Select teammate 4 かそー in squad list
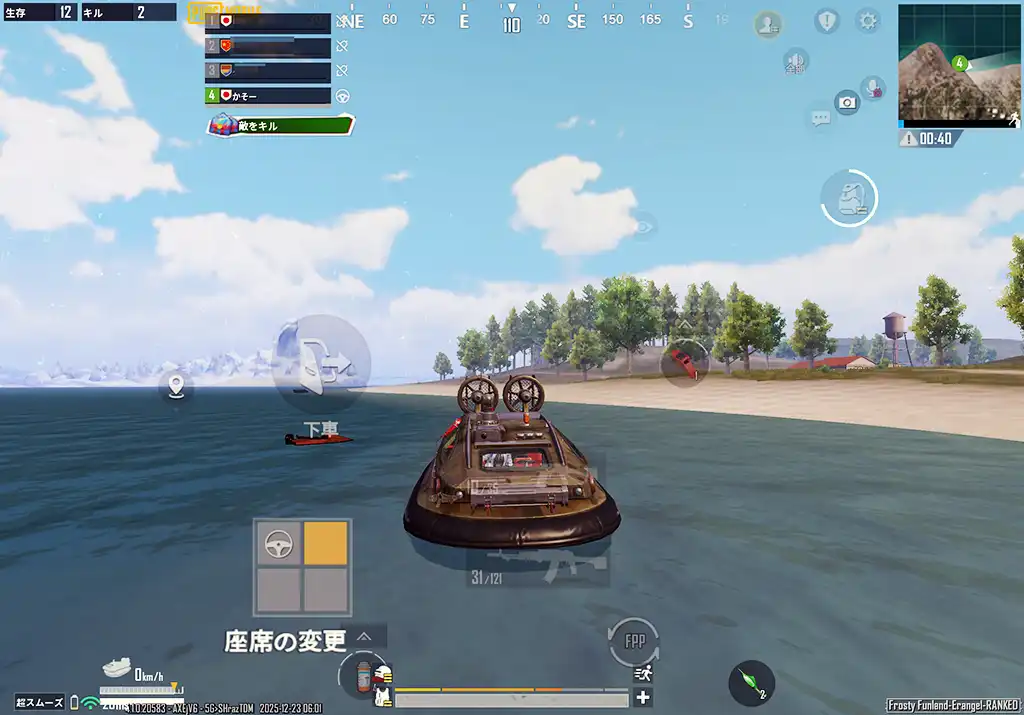Image resolution: width=1024 pixels, height=715 pixels. pos(268,96)
